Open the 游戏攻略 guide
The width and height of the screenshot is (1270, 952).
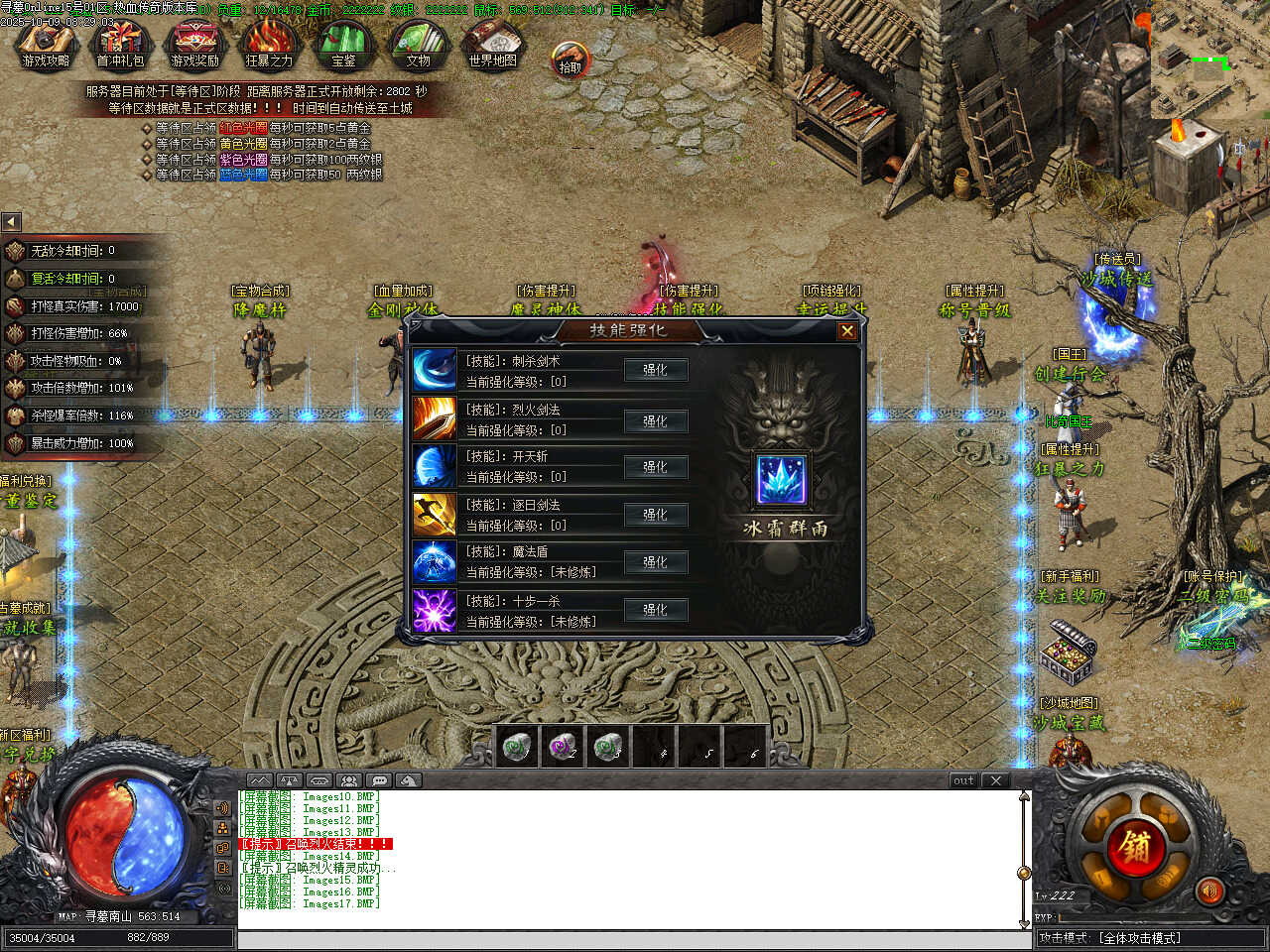coord(46,45)
